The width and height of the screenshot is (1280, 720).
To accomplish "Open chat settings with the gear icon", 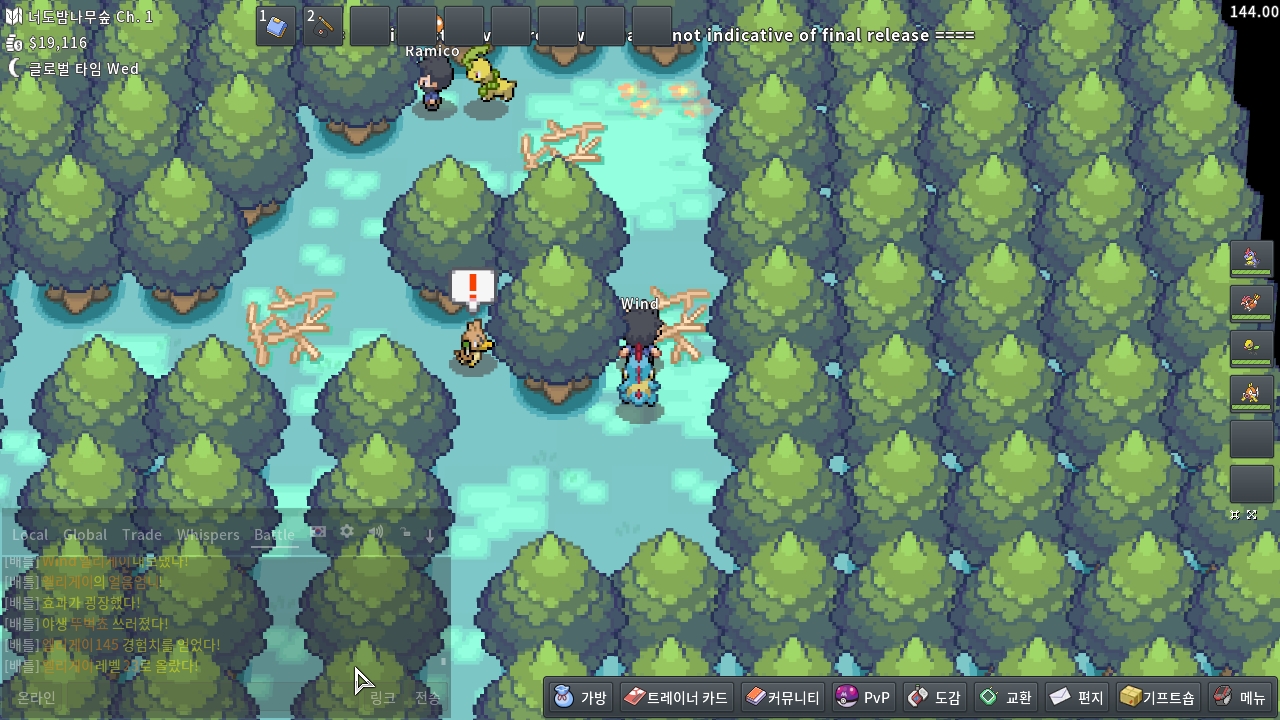I will (347, 533).
